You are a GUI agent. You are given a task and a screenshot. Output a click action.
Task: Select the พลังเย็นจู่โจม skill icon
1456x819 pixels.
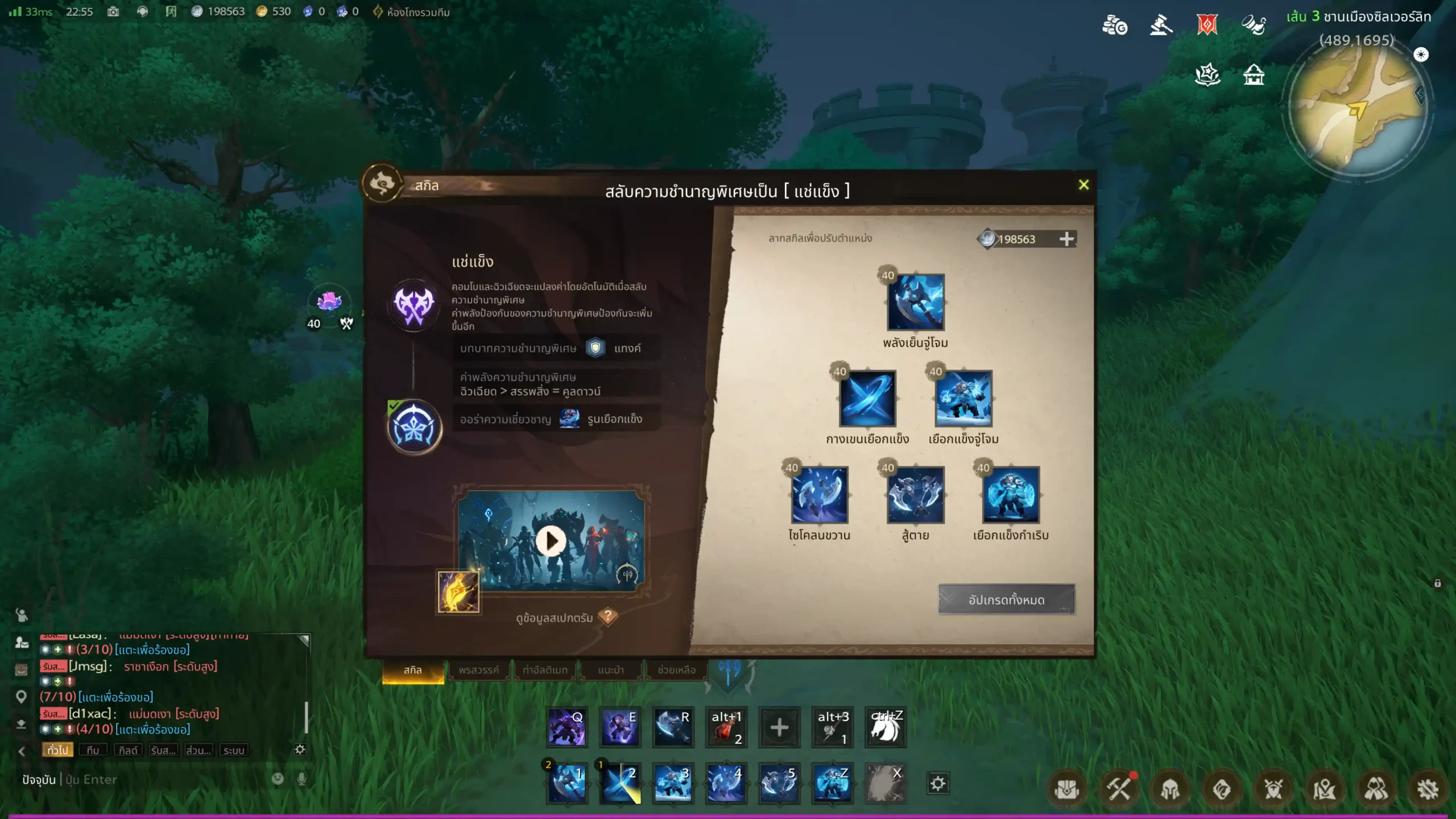(915, 303)
